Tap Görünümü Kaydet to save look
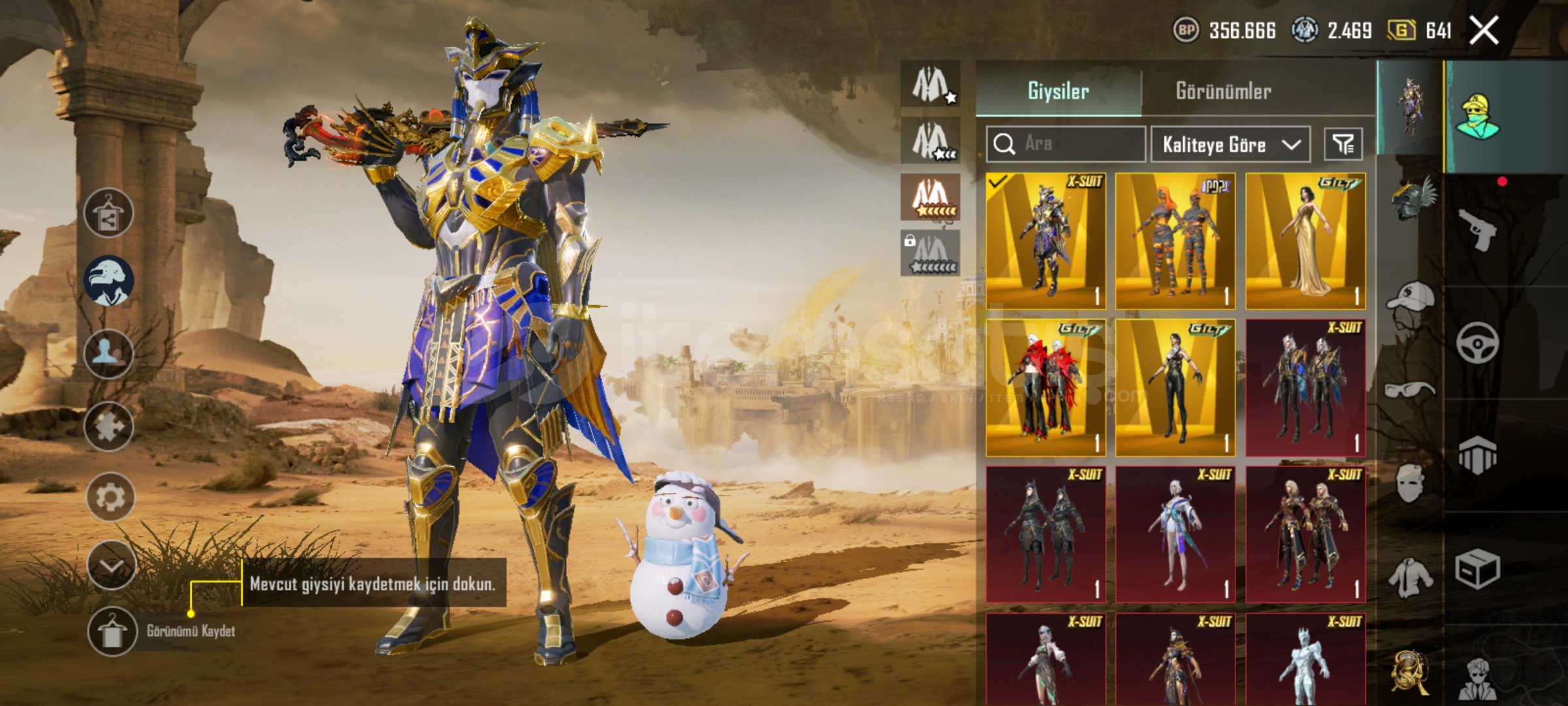The height and width of the screenshot is (706, 1568). [112, 631]
